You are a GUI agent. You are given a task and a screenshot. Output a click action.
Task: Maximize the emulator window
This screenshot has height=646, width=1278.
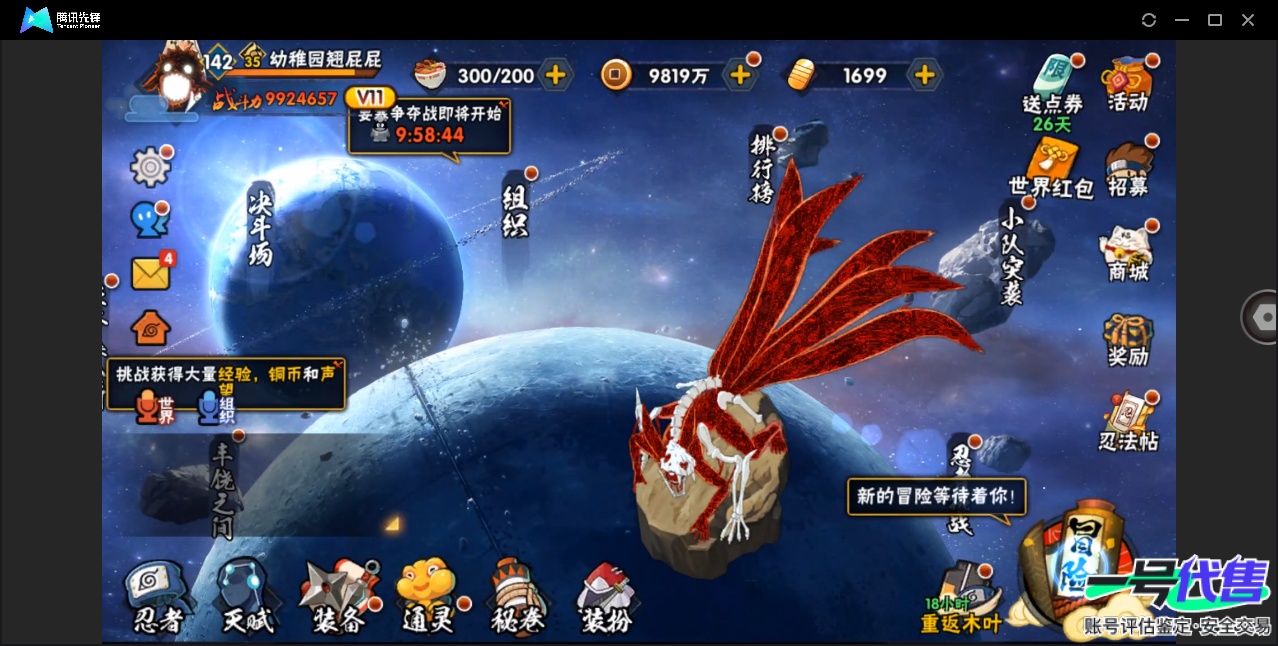(x=1215, y=20)
